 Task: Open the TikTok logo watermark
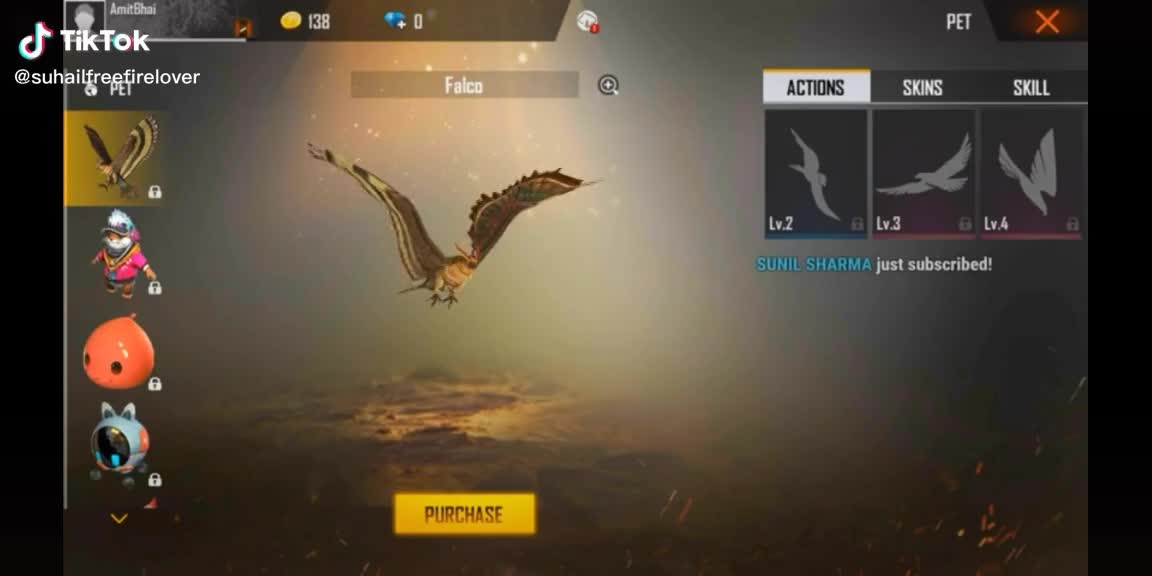84,41
